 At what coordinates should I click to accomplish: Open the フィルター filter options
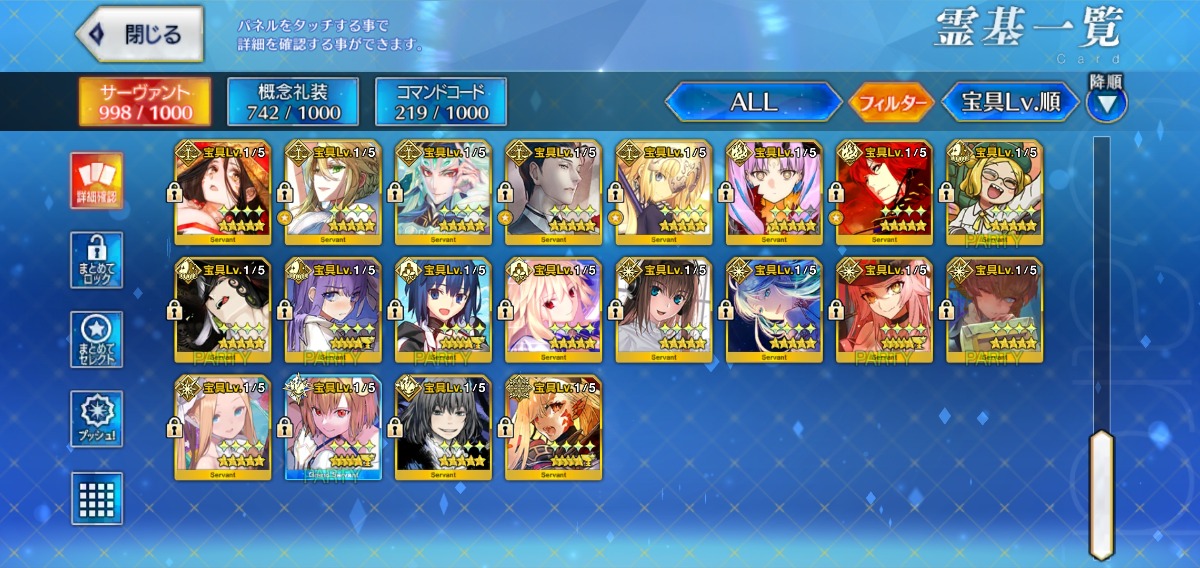pyautogui.click(x=891, y=101)
